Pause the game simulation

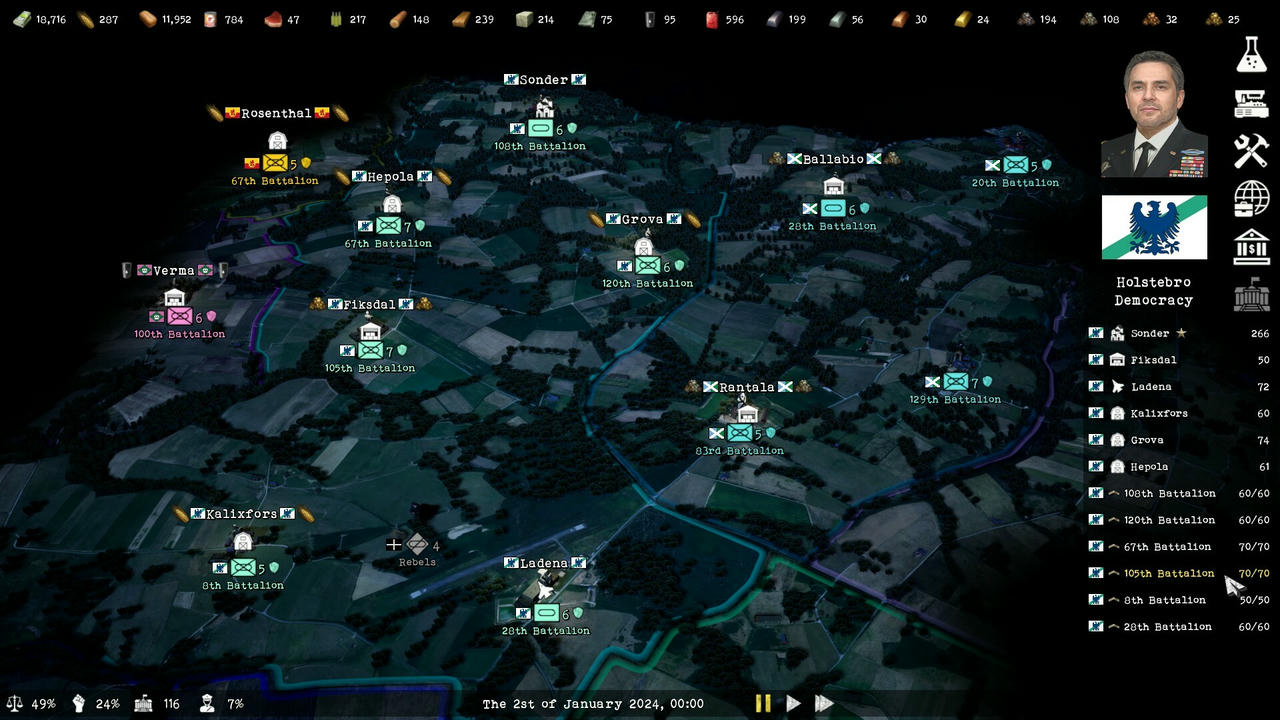point(762,703)
